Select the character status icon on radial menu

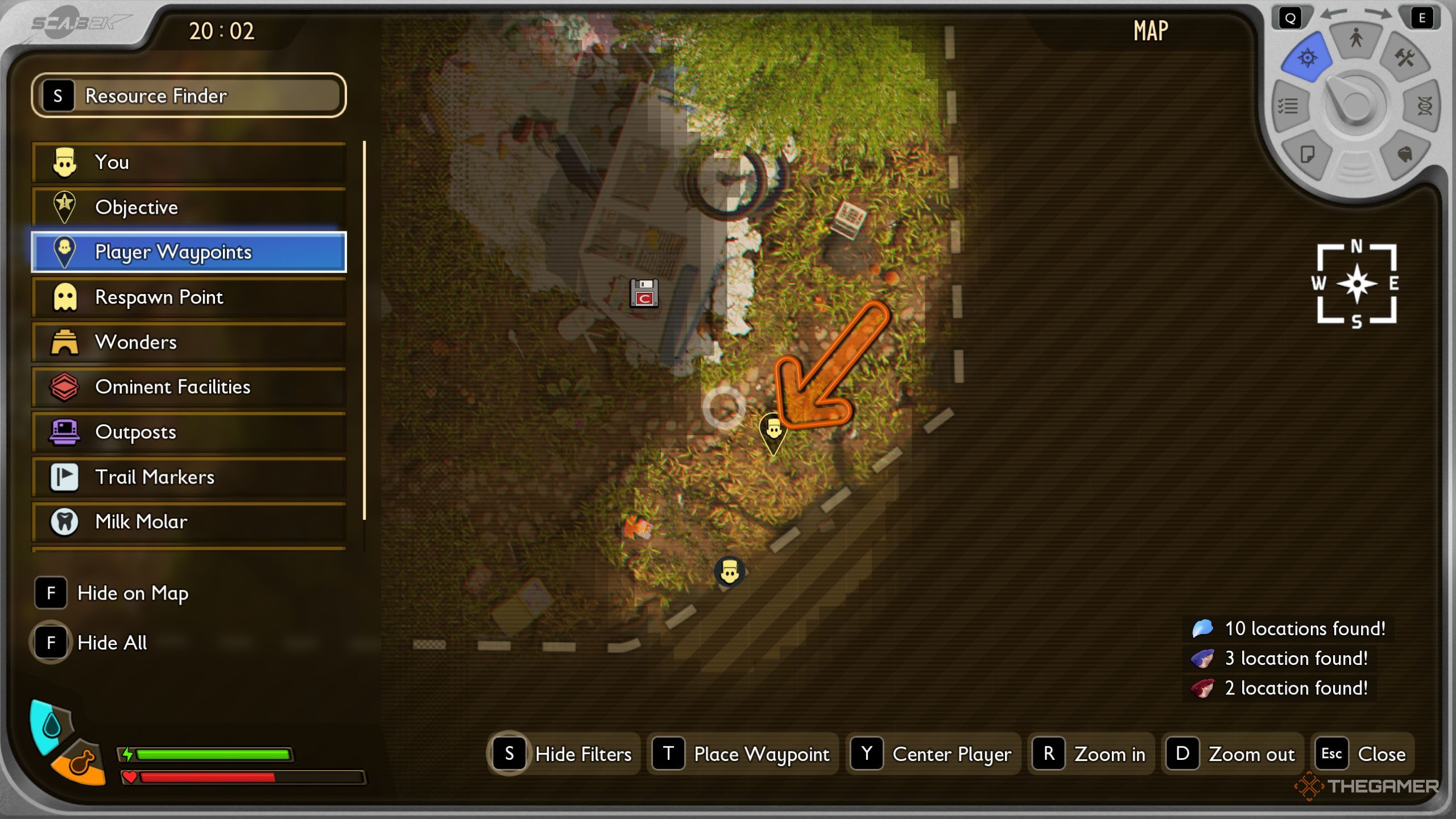[x=1355, y=39]
